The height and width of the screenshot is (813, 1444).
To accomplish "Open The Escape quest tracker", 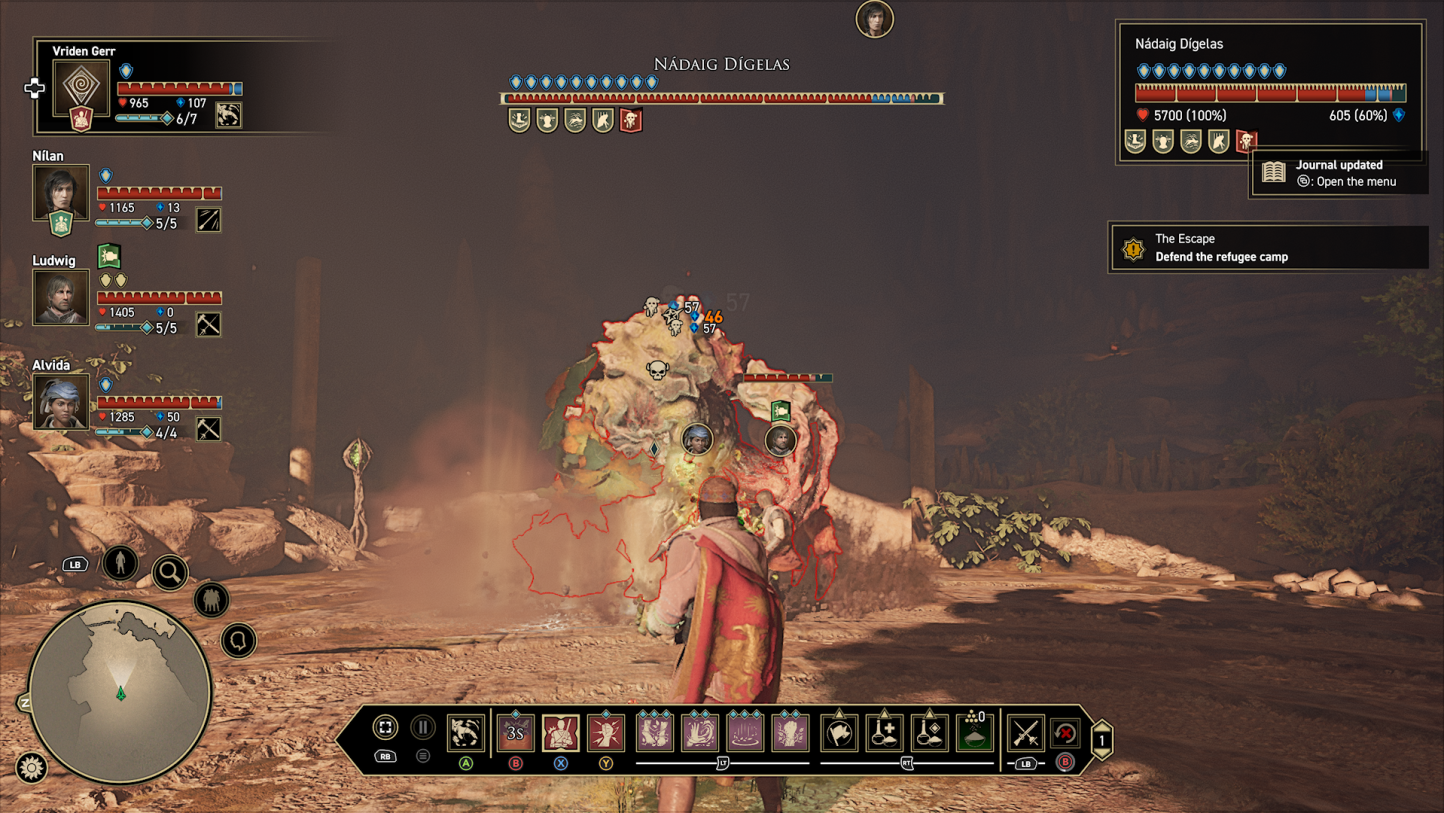I will 1268,247.
